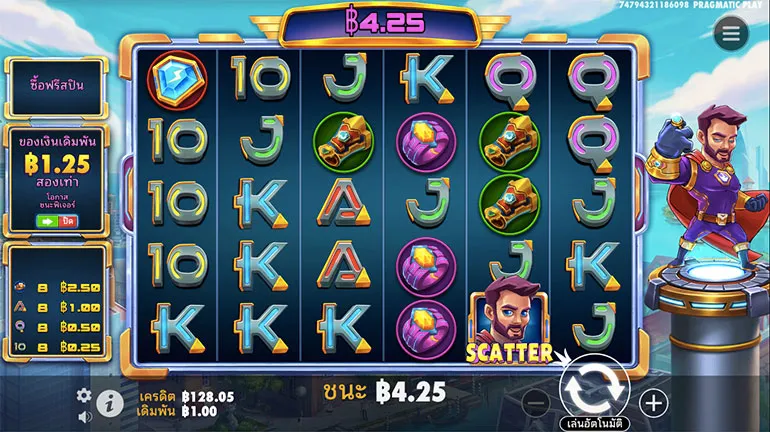Toggle sound with the speaker icon
Screen dimensions: 770x432
tap(84, 417)
